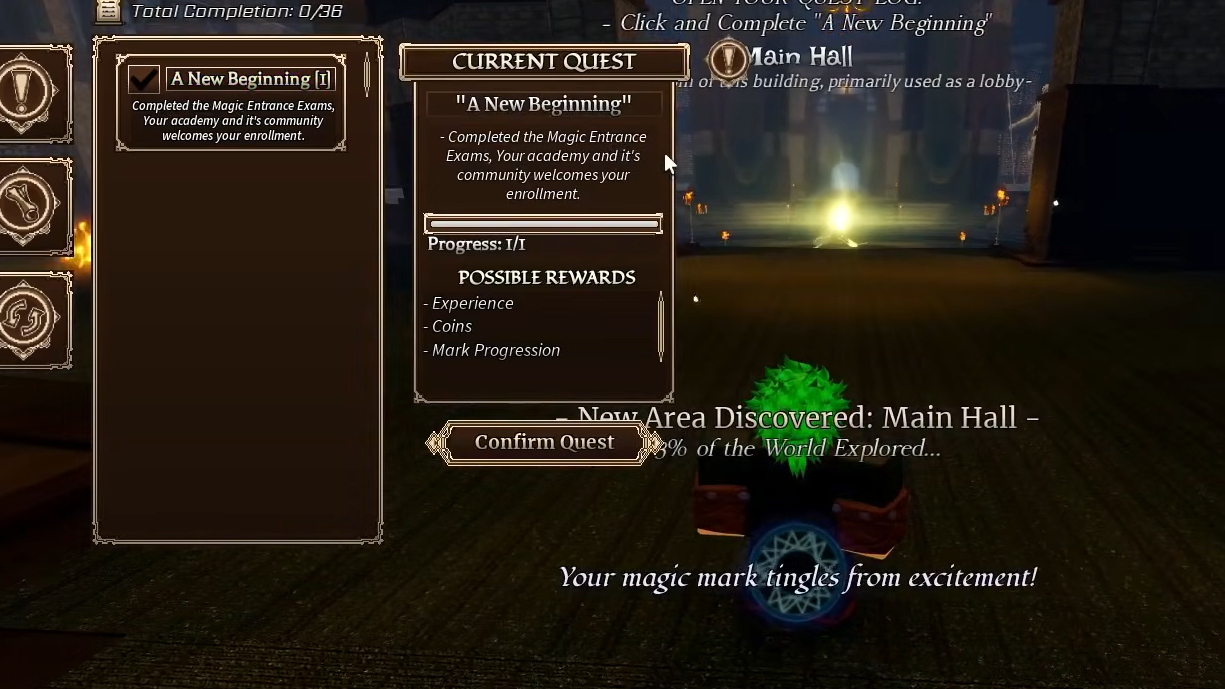The width and height of the screenshot is (1225, 689).
Task: Toggle the checkmark box beside A New Beginning
Action: [x=144, y=79]
